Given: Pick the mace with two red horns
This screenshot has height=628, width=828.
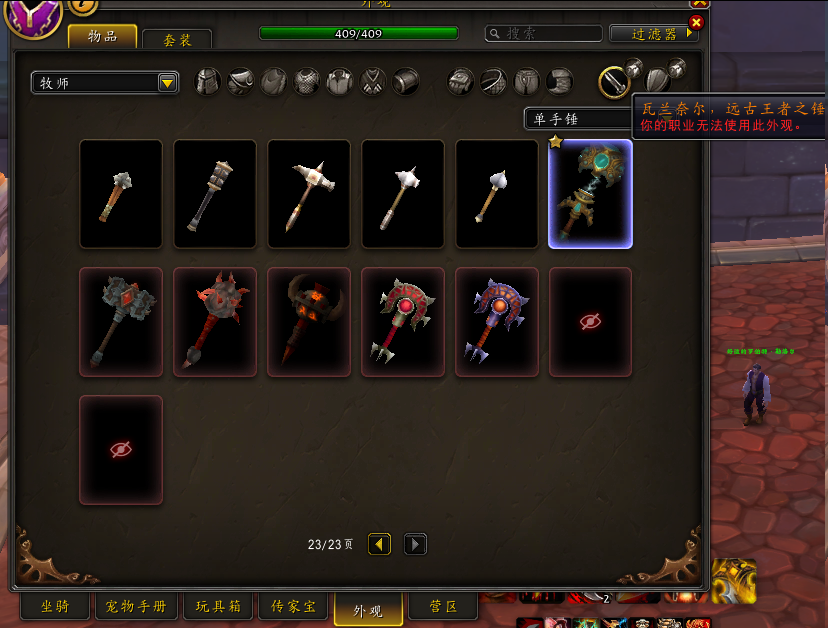Looking at the screenshot, I should click(308, 322).
